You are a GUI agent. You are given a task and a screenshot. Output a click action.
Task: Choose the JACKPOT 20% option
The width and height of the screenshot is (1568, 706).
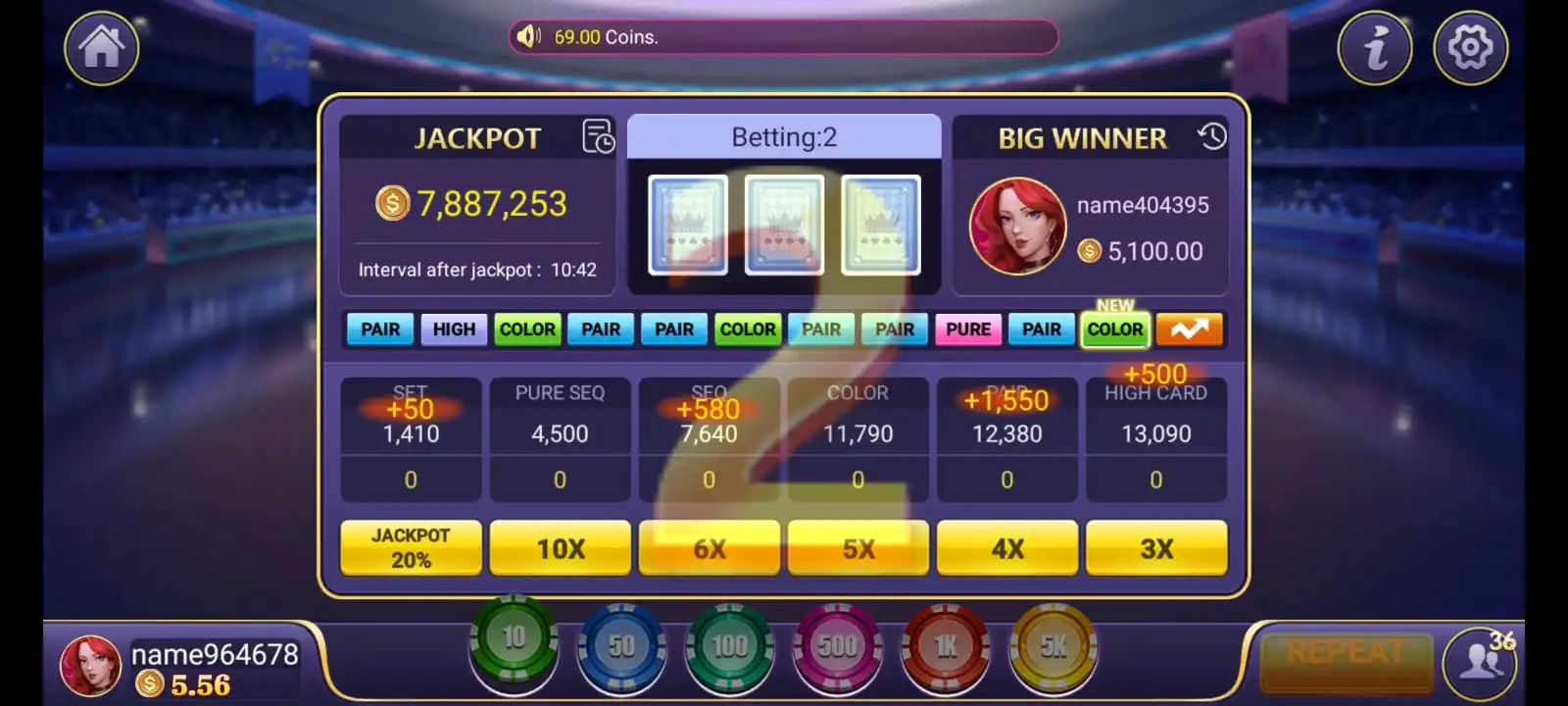click(x=411, y=548)
